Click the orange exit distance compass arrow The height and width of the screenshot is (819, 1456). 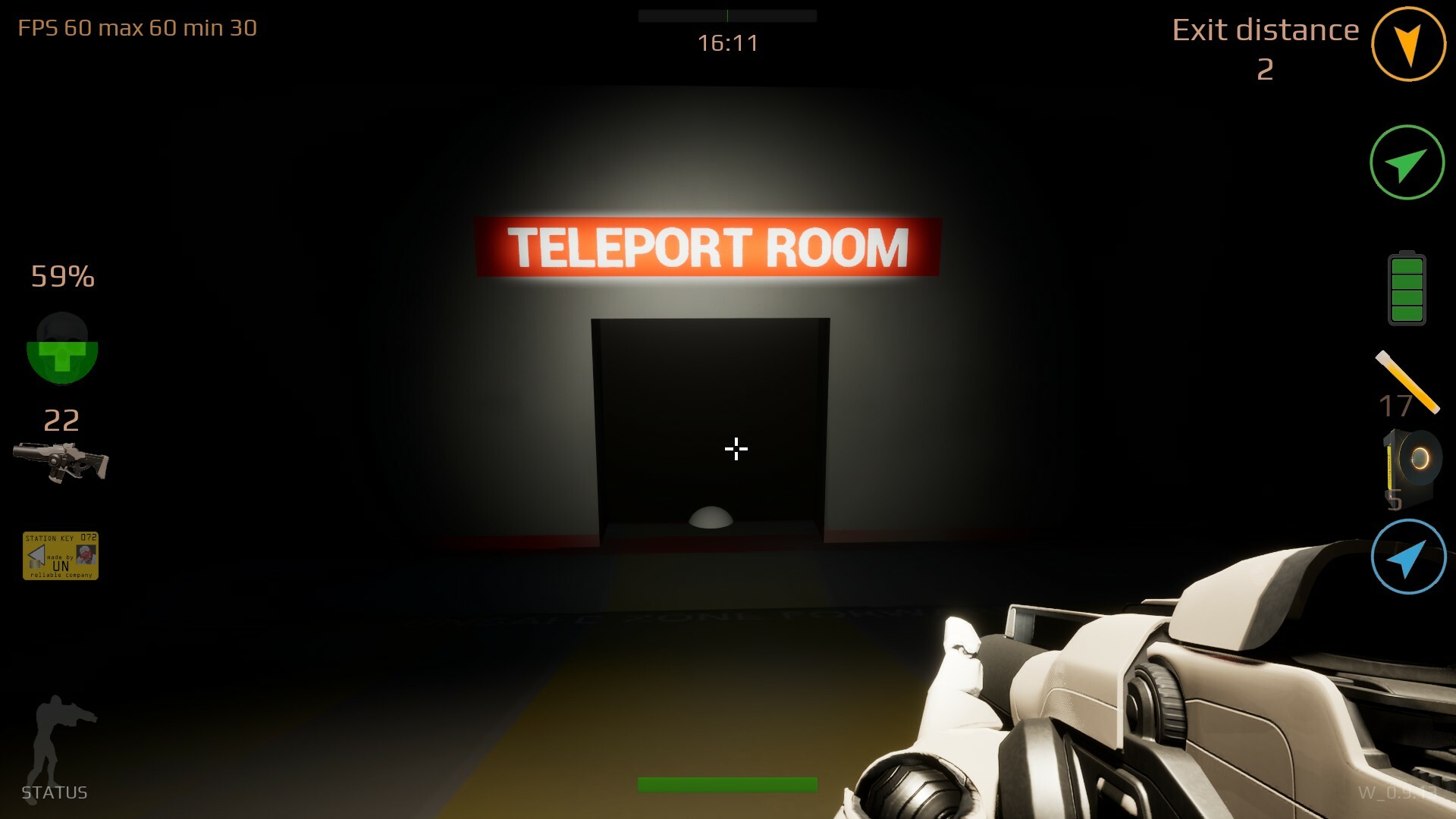click(1408, 43)
